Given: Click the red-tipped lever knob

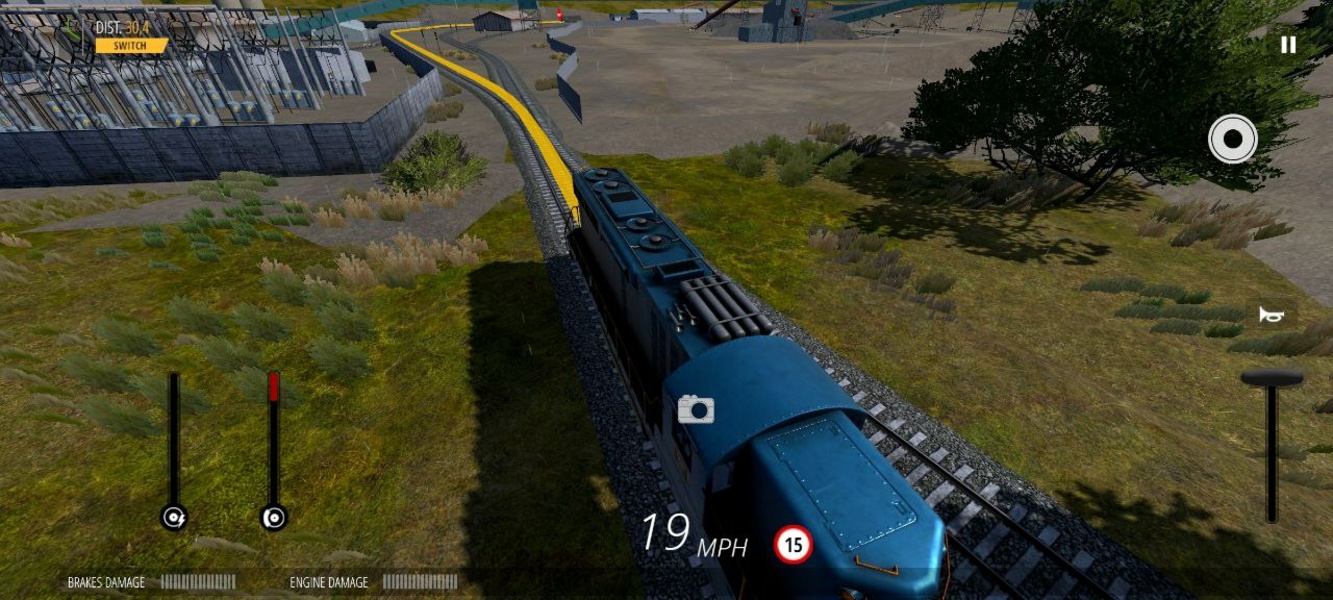Looking at the screenshot, I should pos(273,517).
